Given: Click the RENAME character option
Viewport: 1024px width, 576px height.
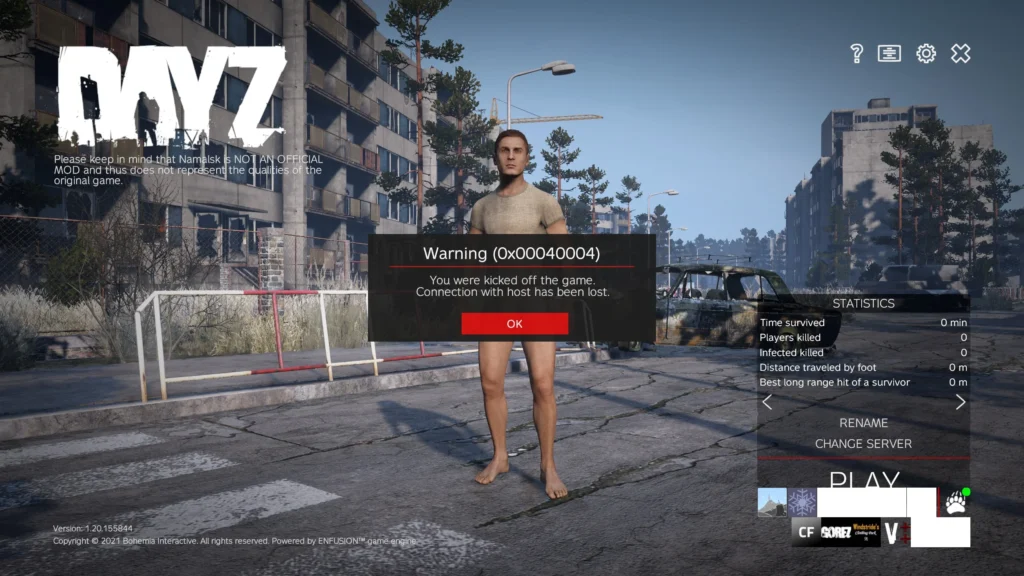Looking at the screenshot, I should [863, 423].
